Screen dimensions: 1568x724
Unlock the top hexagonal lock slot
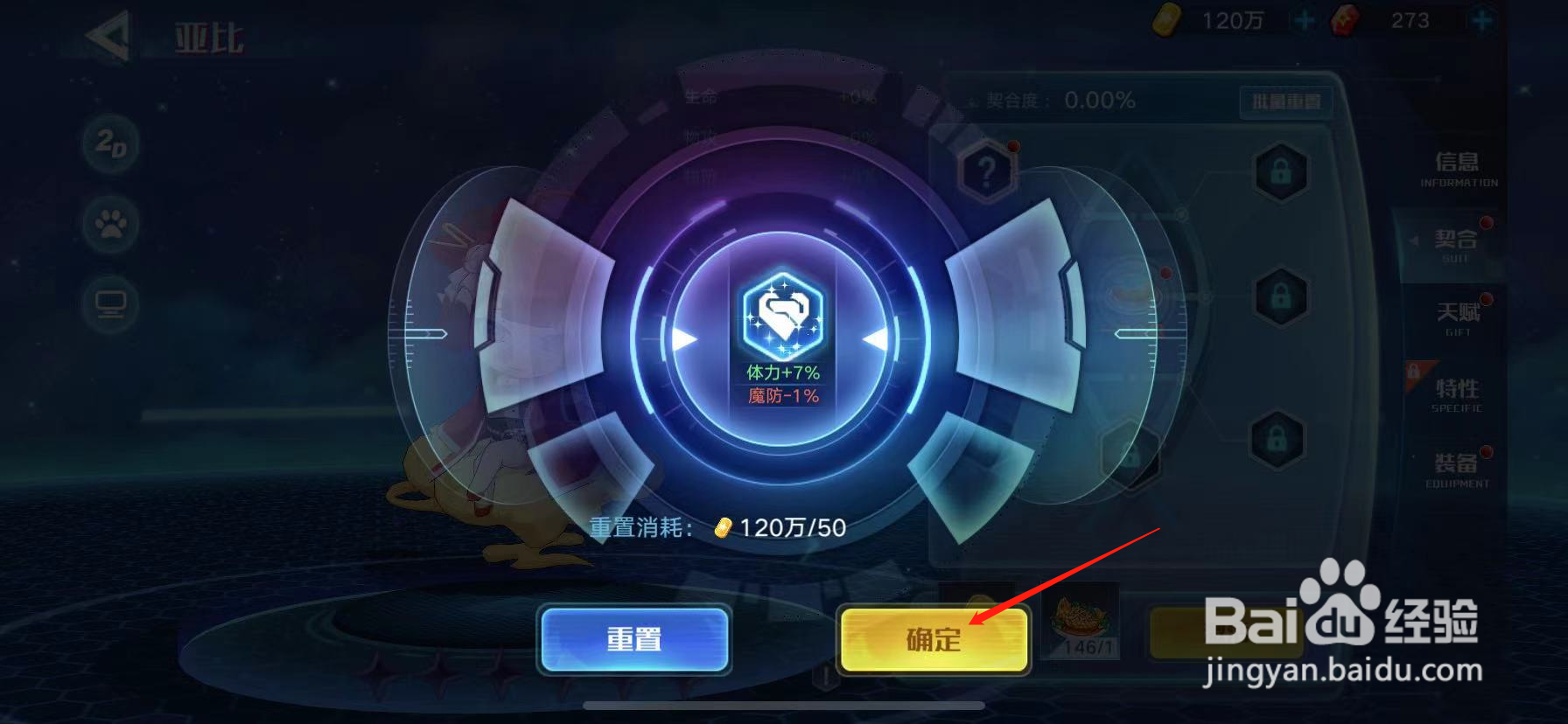click(x=1281, y=171)
